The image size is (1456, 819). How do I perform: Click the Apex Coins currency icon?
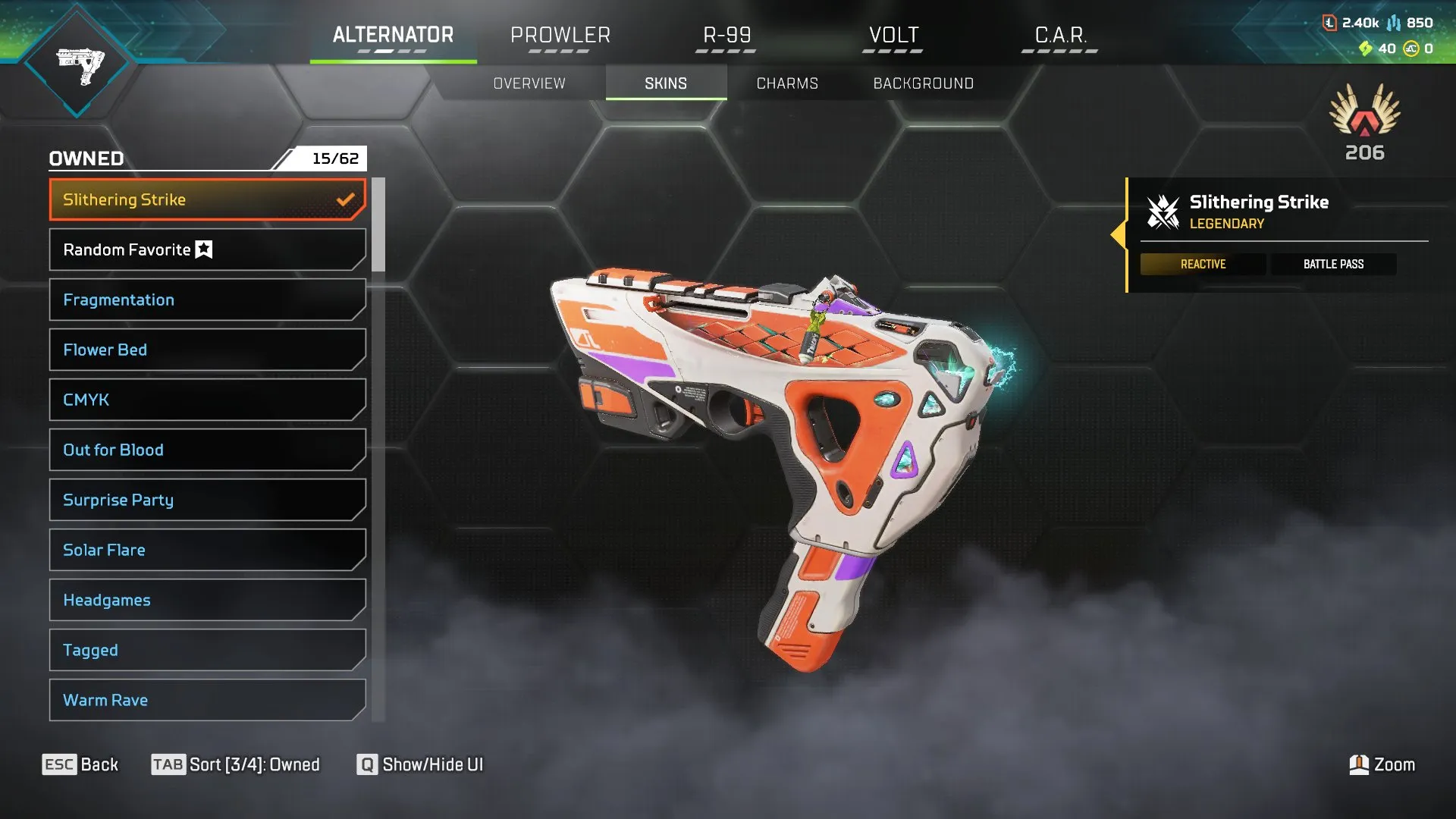click(x=1413, y=49)
